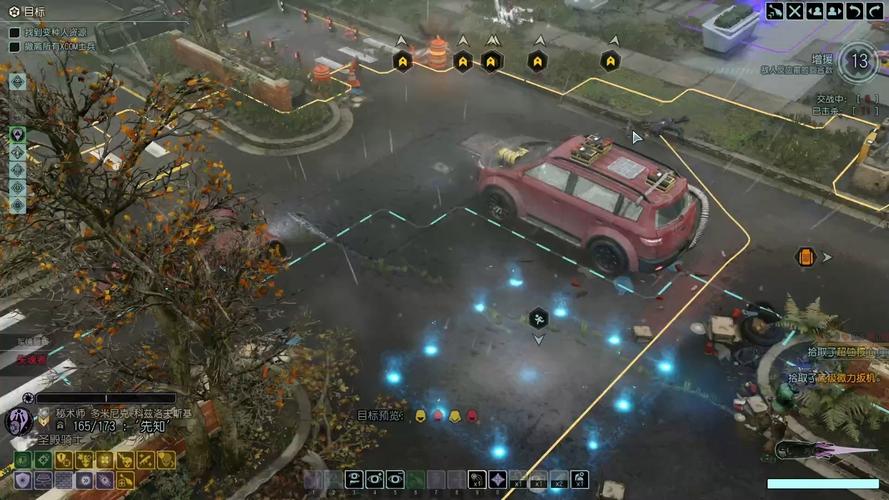Toggle the second objective checkbox

coord(15,46)
